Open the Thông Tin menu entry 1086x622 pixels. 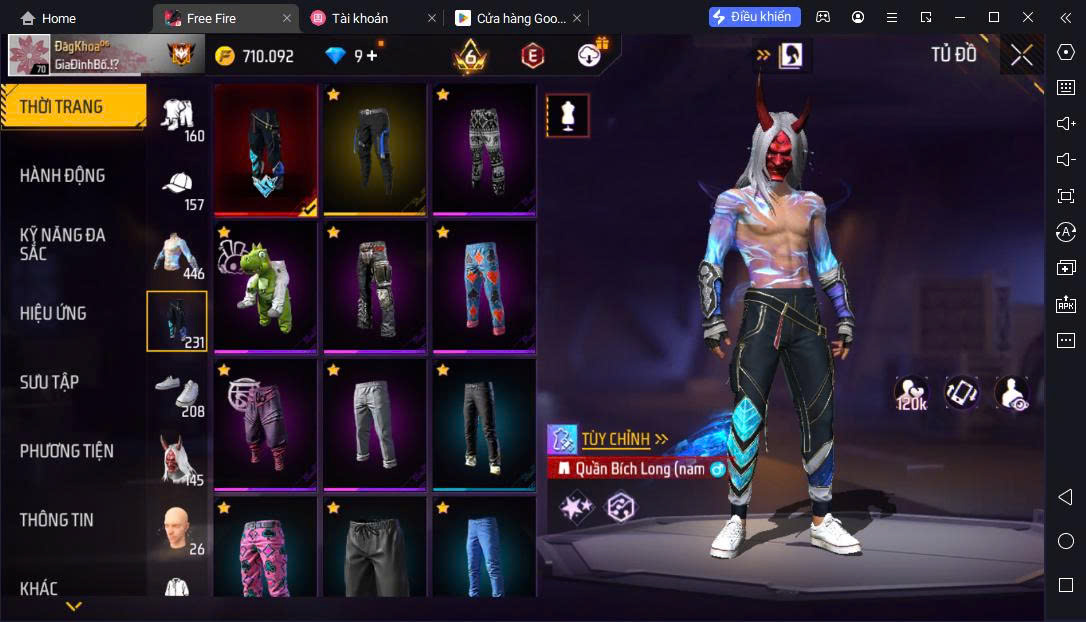[x=56, y=520]
